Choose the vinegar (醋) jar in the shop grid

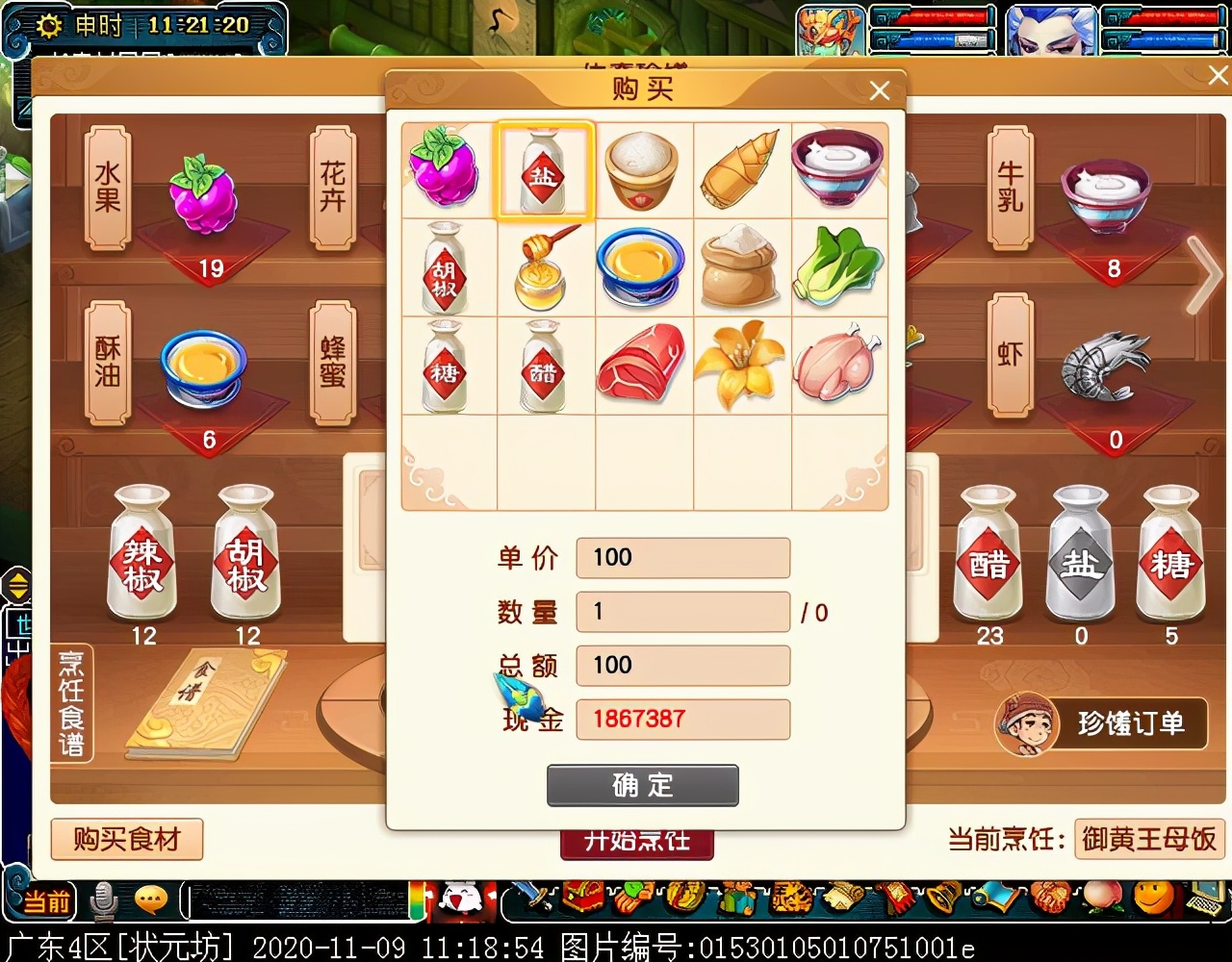coord(544,367)
